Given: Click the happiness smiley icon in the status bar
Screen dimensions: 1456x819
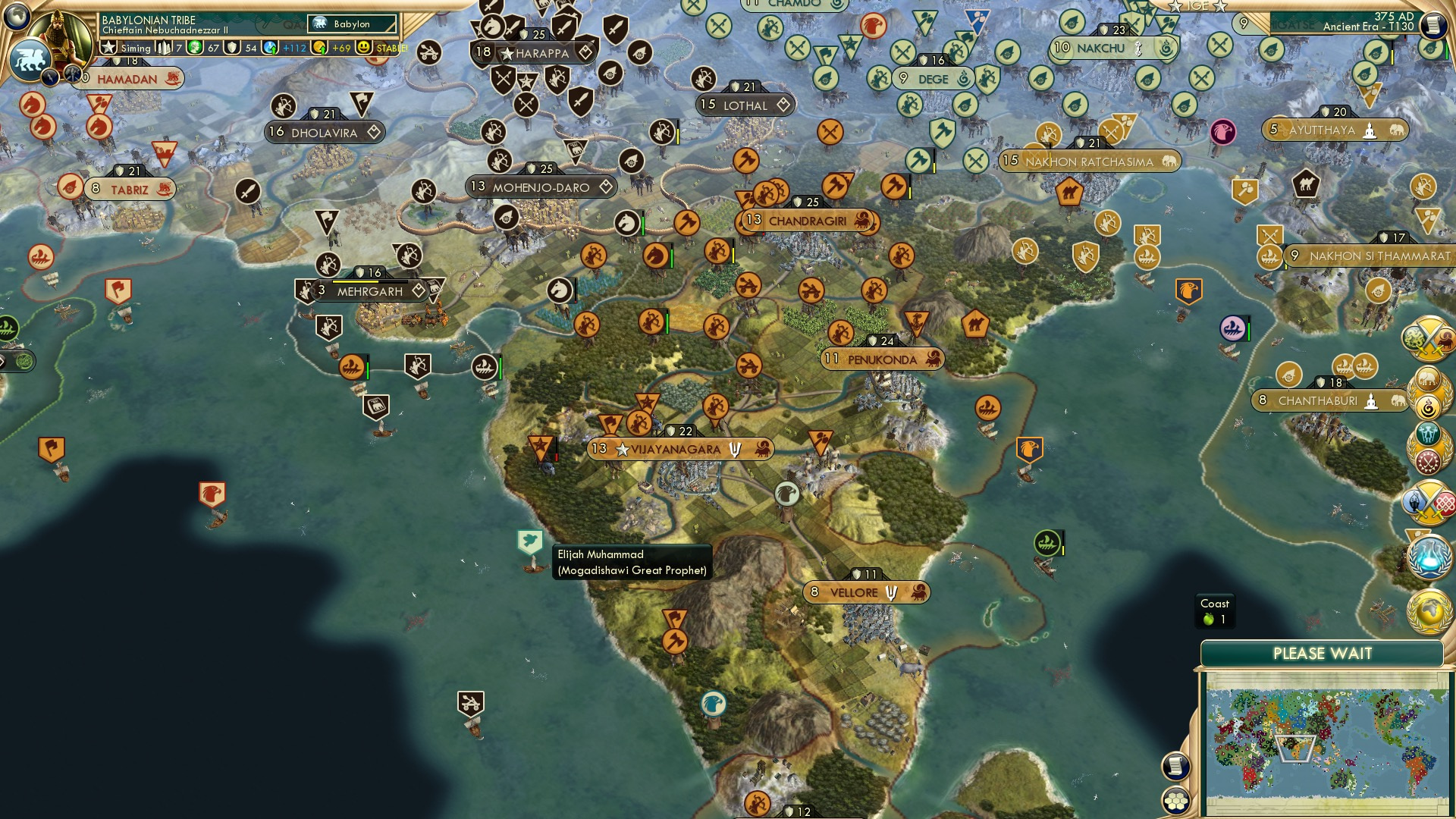Looking at the screenshot, I should pyautogui.click(x=364, y=47).
